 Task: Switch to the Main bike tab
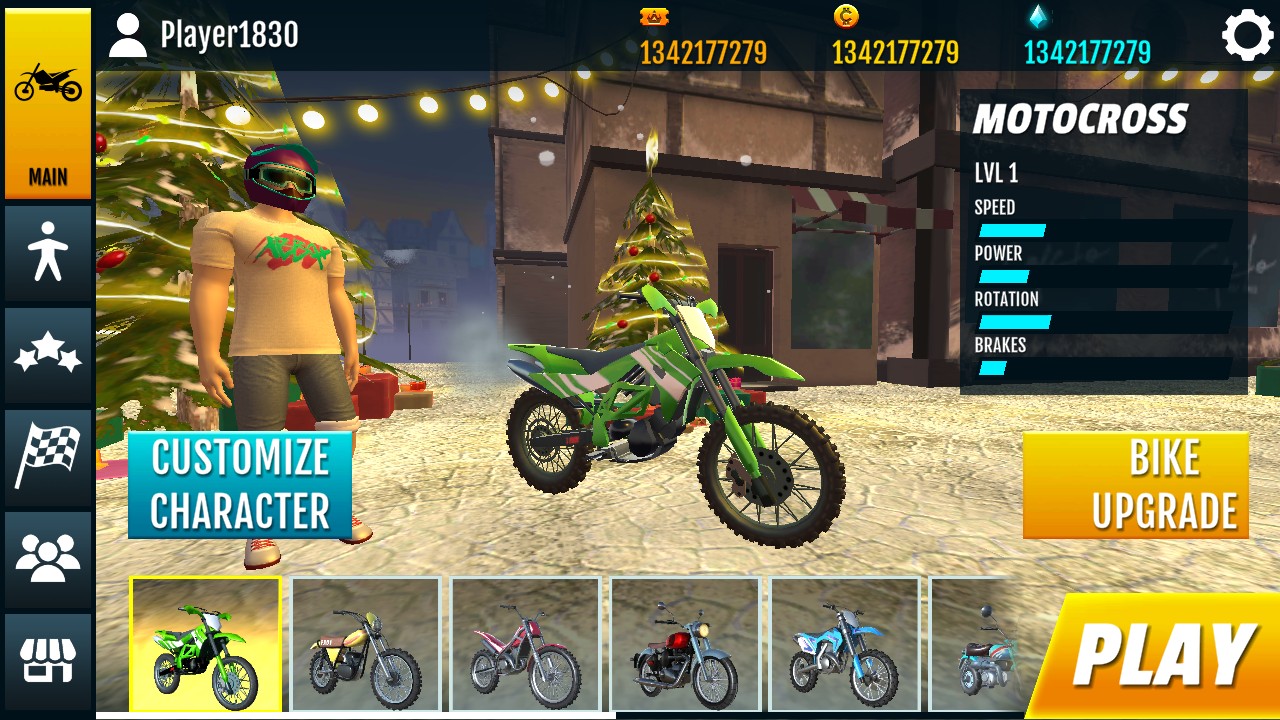pos(48,104)
